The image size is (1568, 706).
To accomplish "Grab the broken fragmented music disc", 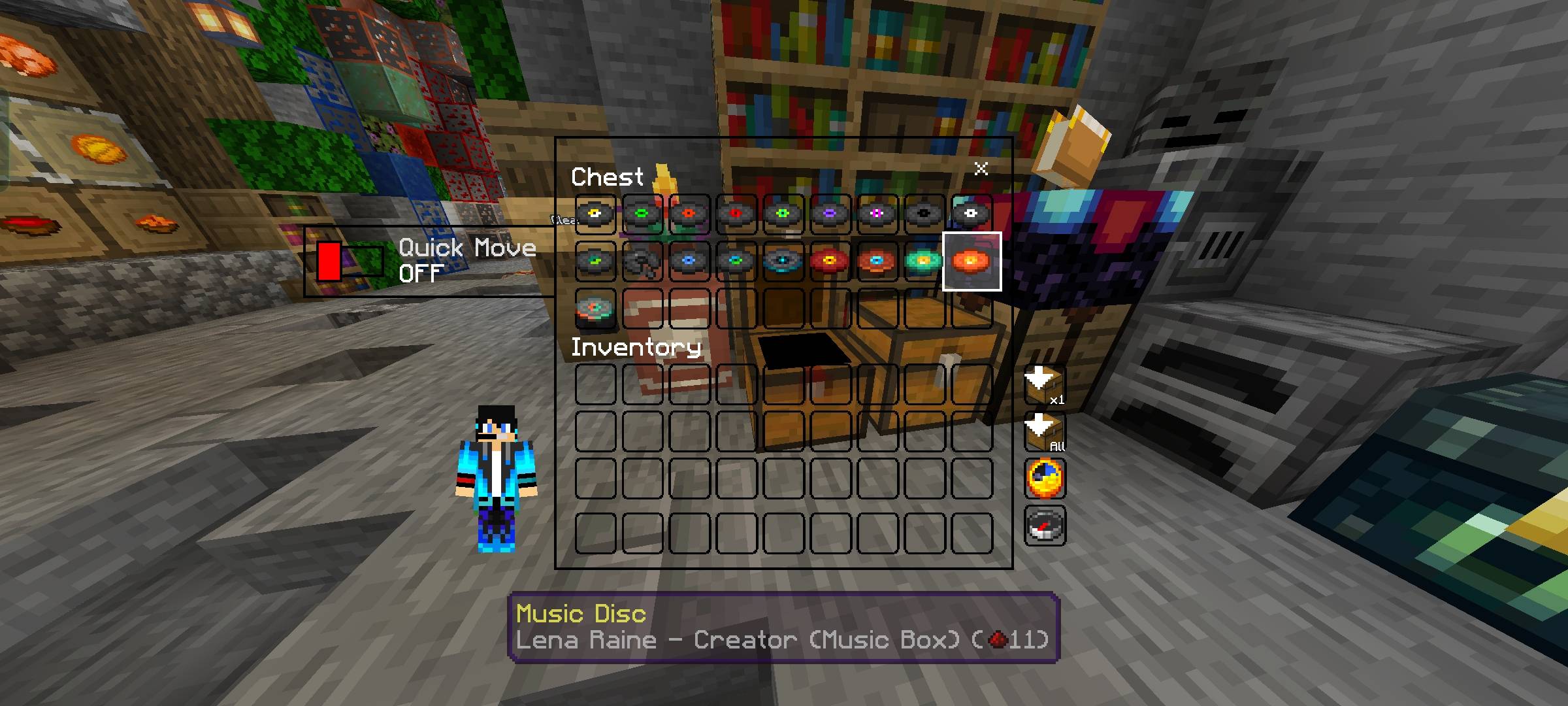I will (642, 261).
